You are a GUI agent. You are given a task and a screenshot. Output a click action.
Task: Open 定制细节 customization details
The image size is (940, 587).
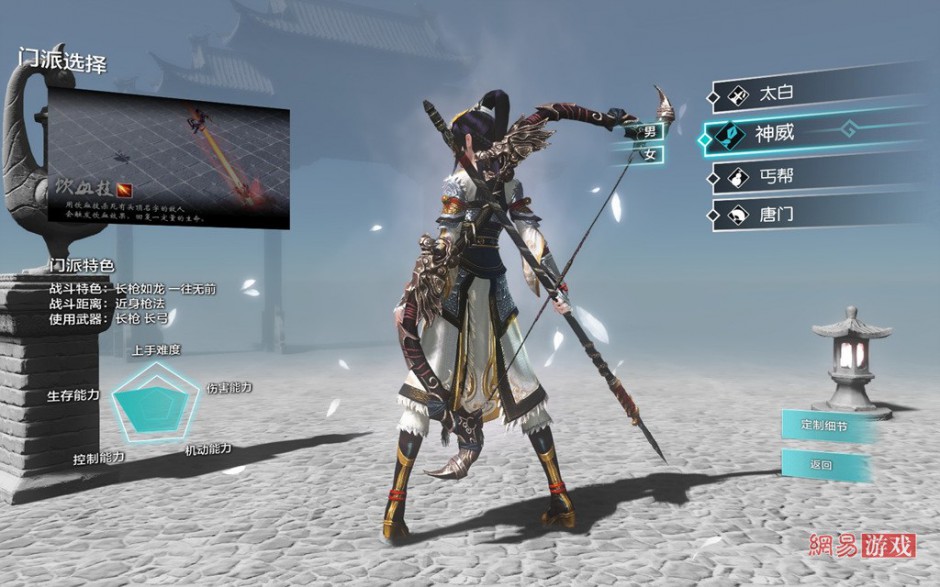point(825,426)
